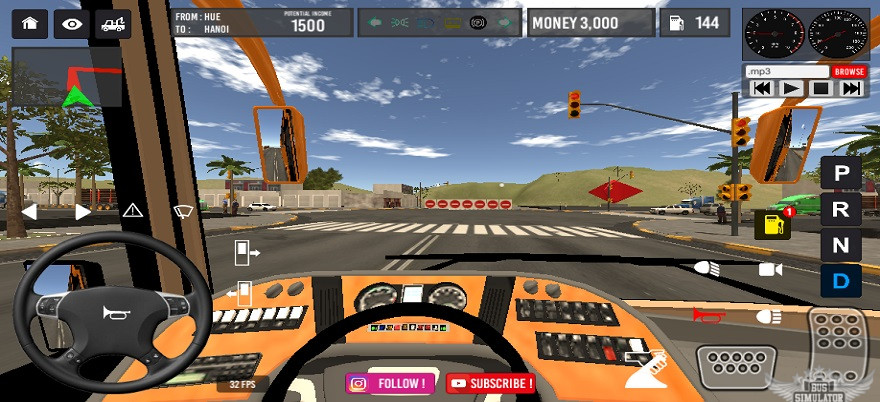Open the yellow fuel station notification
The image size is (880, 402).
pyautogui.click(x=772, y=224)
